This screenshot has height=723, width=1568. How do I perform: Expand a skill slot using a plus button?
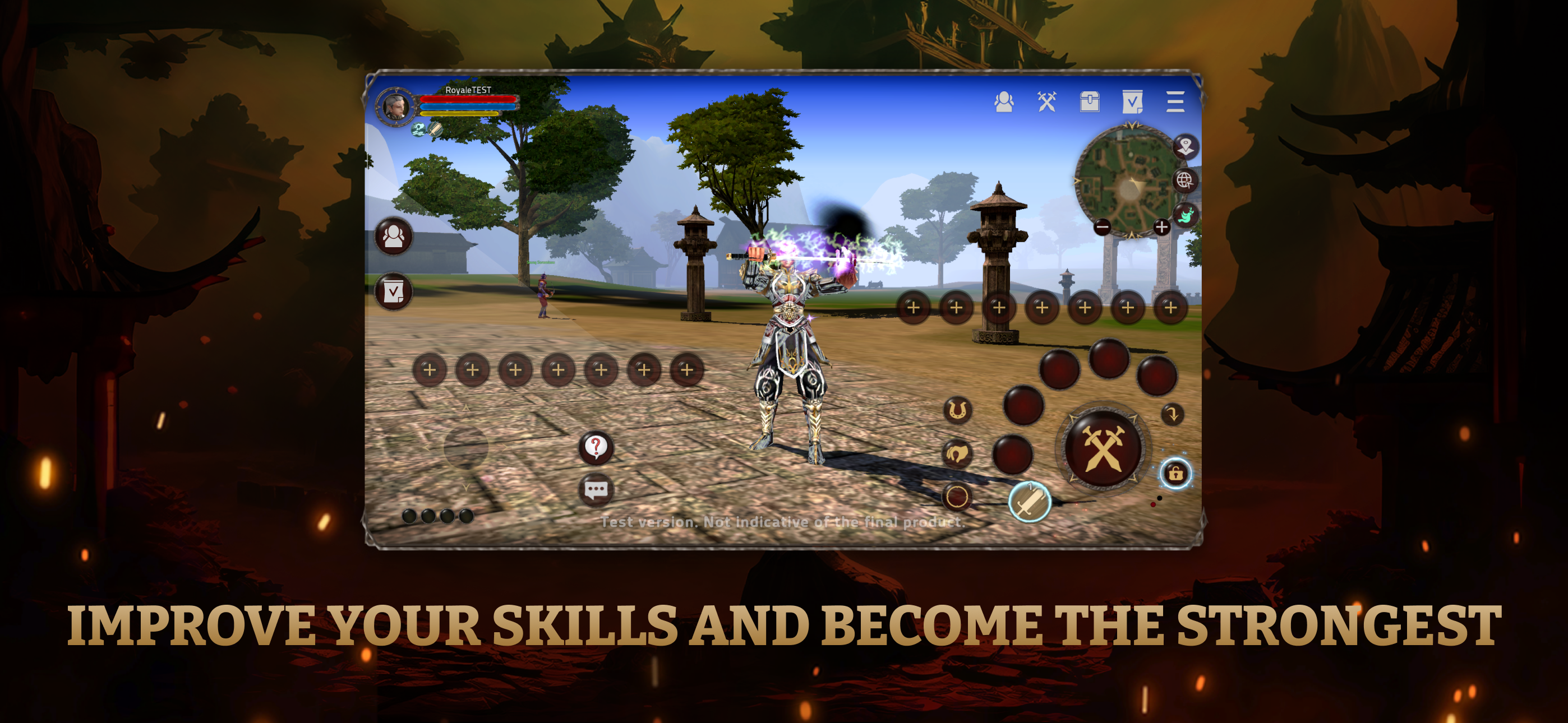[x=428, y=369]
